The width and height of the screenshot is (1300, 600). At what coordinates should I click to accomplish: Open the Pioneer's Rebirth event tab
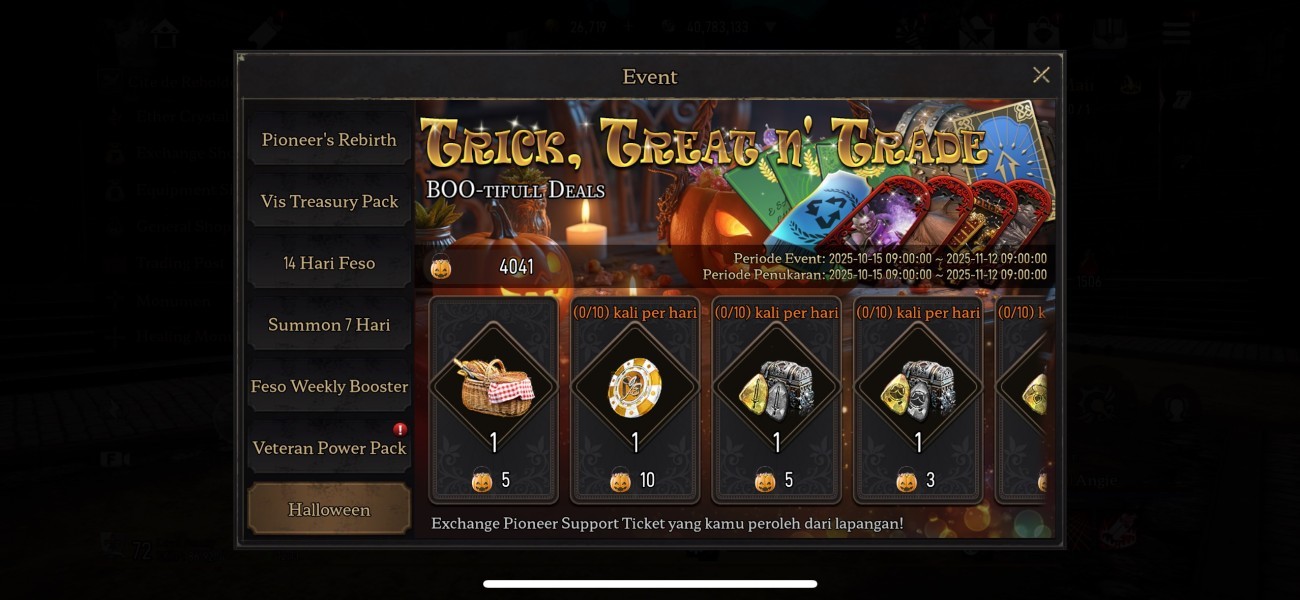[x=329, y=140]
